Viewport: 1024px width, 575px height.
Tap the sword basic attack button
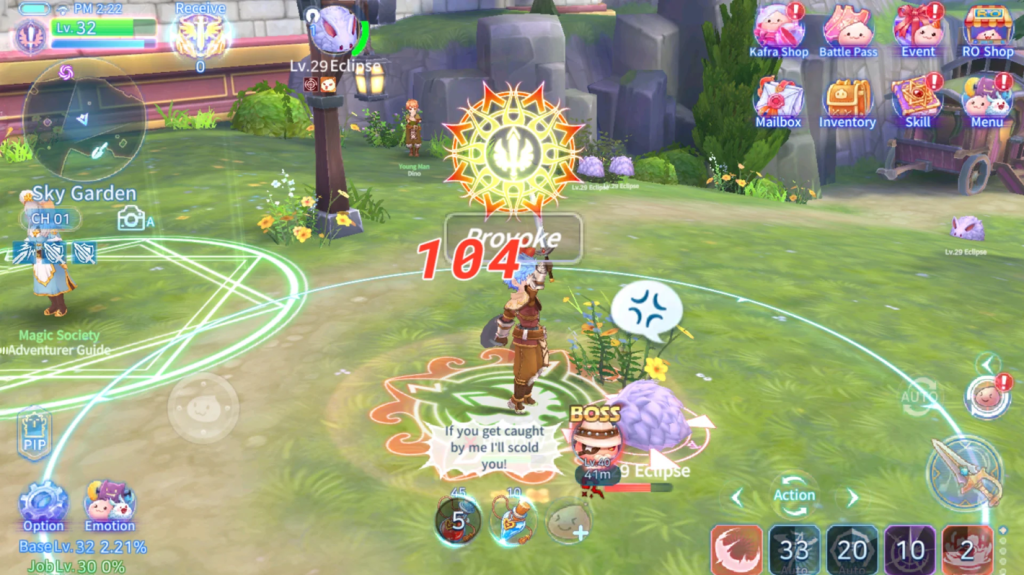[x=965, y=473]
